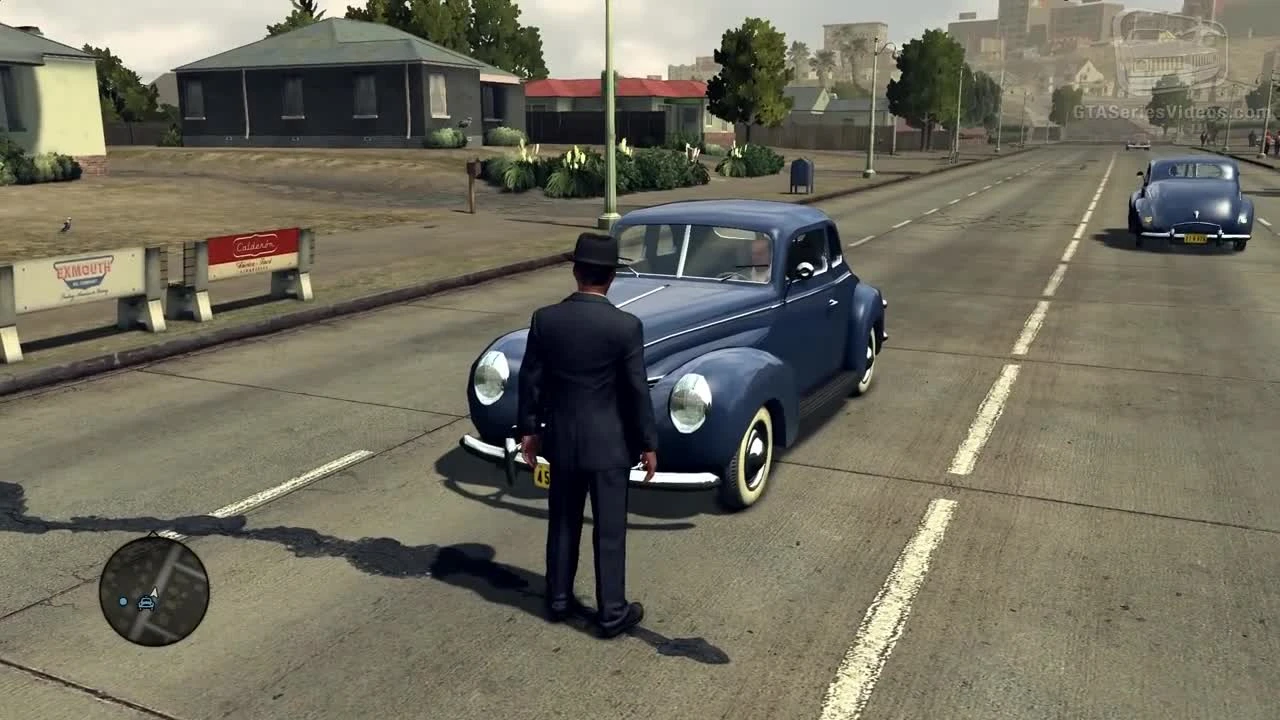
Task: Open the Calderón barricade sign details
Action: click(x=255, y=247)
